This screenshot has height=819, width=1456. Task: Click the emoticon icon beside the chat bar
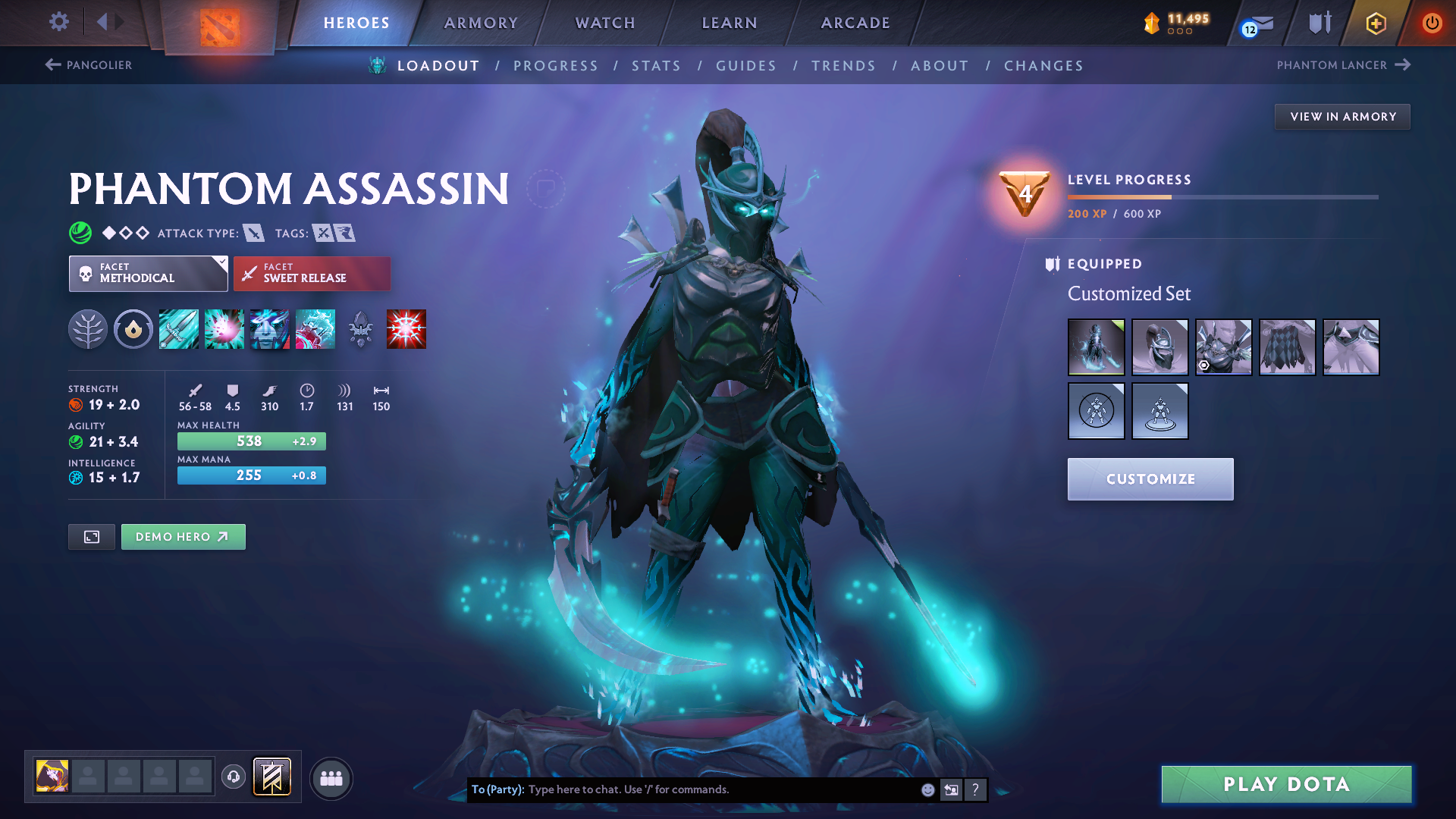click(927, 789)
